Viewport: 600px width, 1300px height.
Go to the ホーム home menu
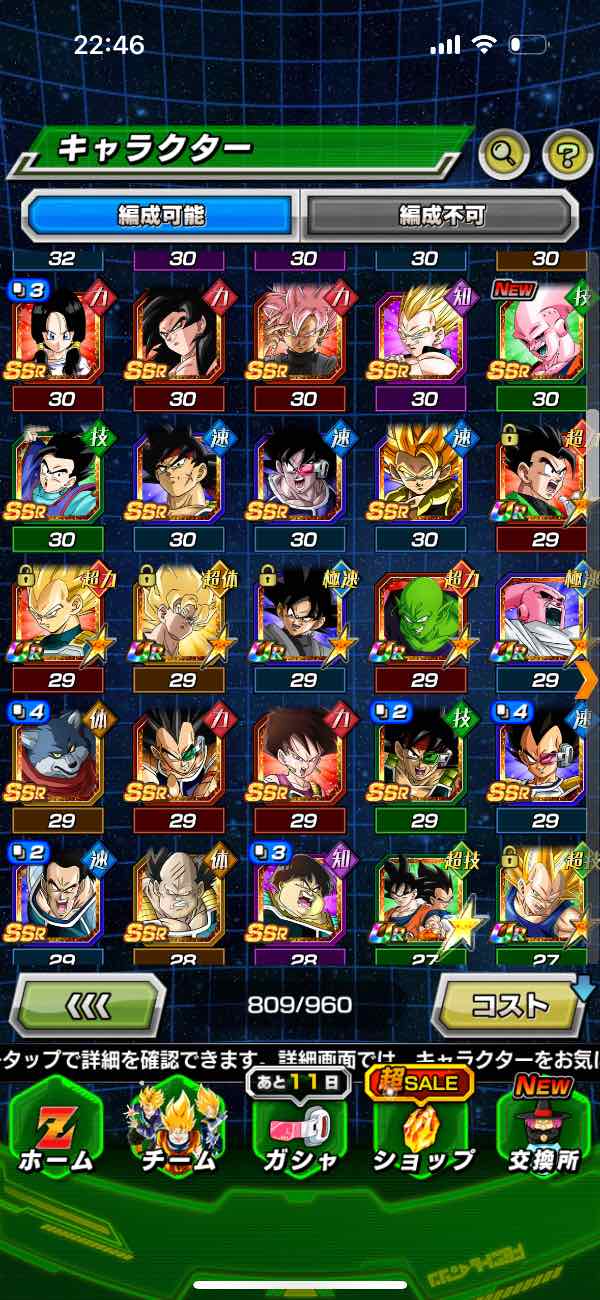coord(57,1130)
